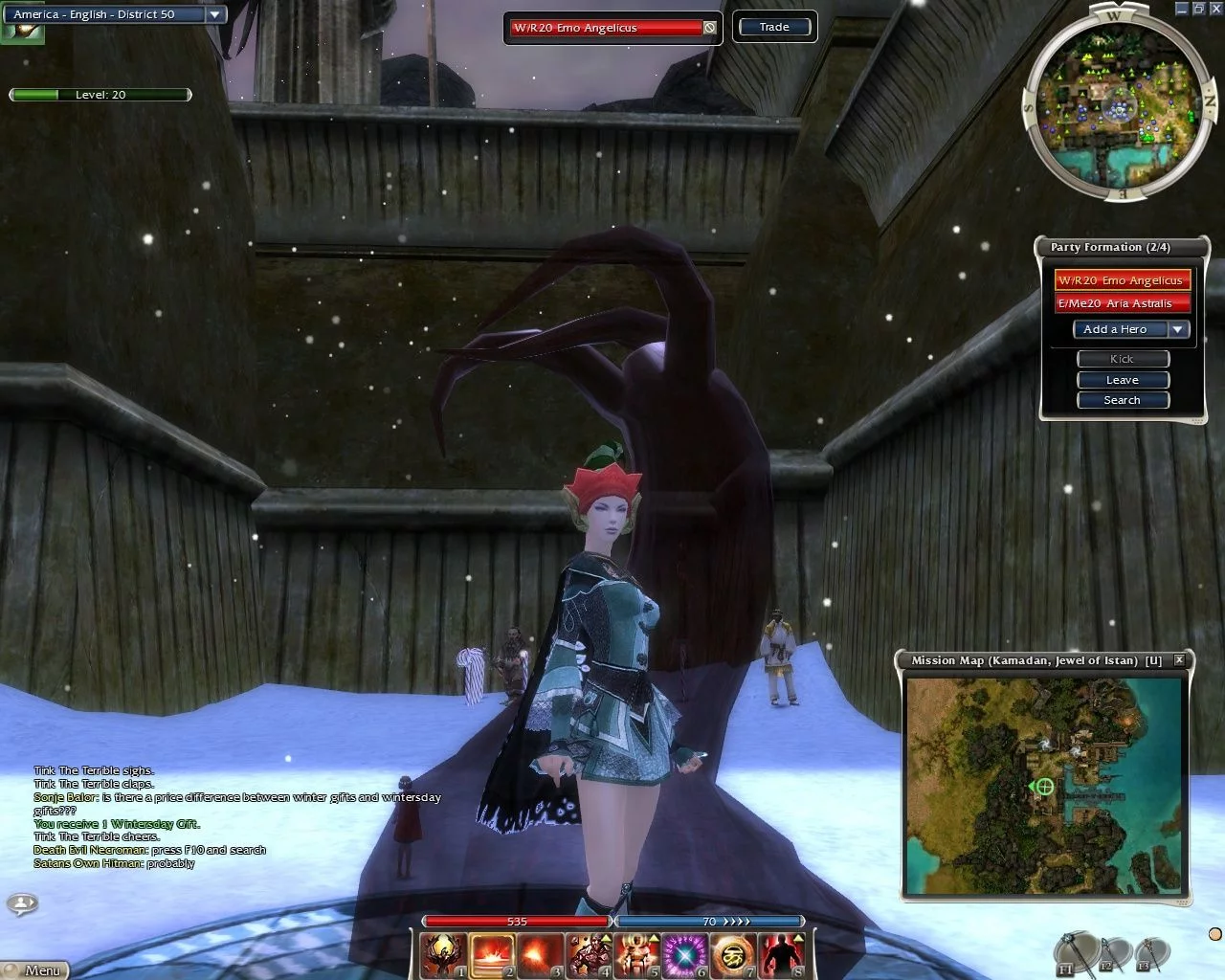Select Emo Angelicus in the party list
The height and width of the screenshot is (980, 1225).
[1122, 280]
